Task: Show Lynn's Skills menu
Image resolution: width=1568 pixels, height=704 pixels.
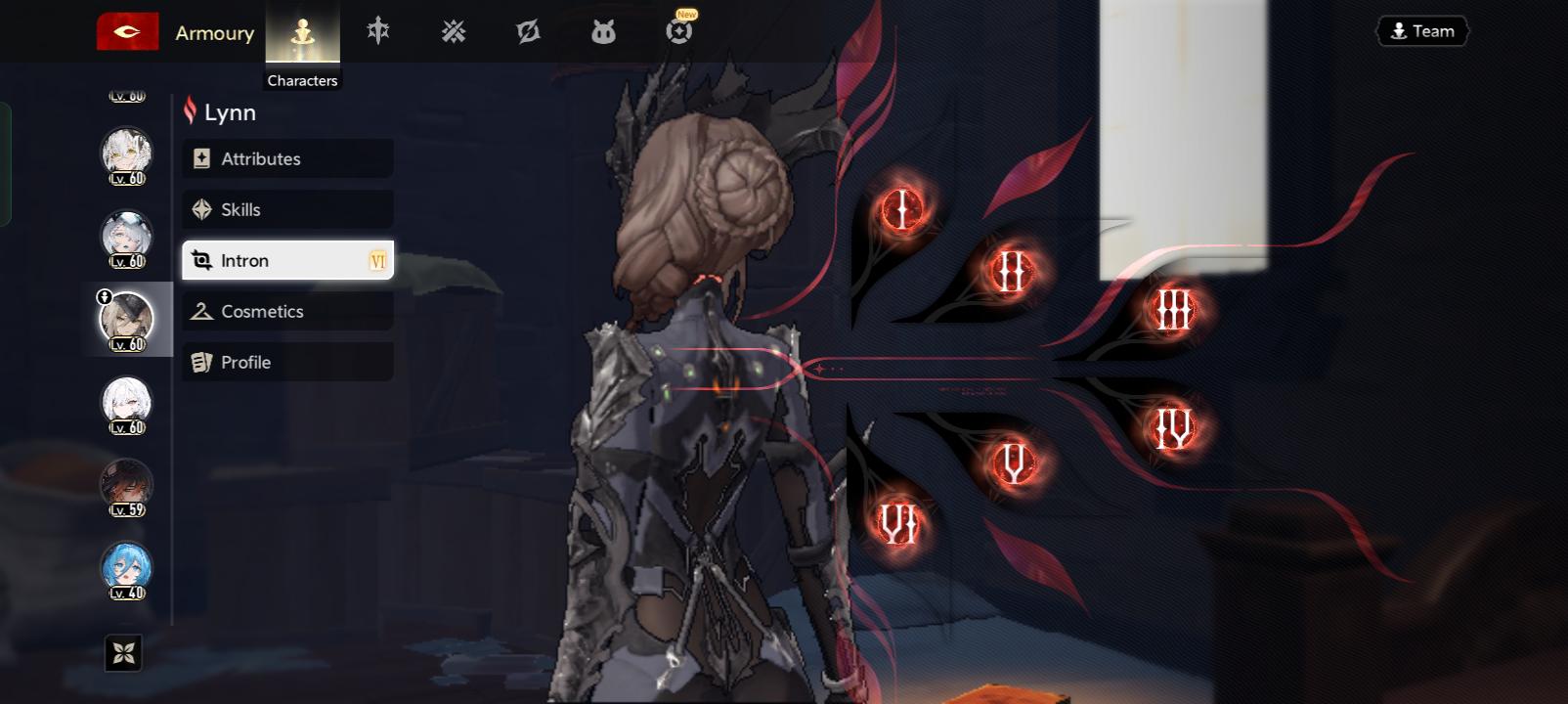Action: 287,209
